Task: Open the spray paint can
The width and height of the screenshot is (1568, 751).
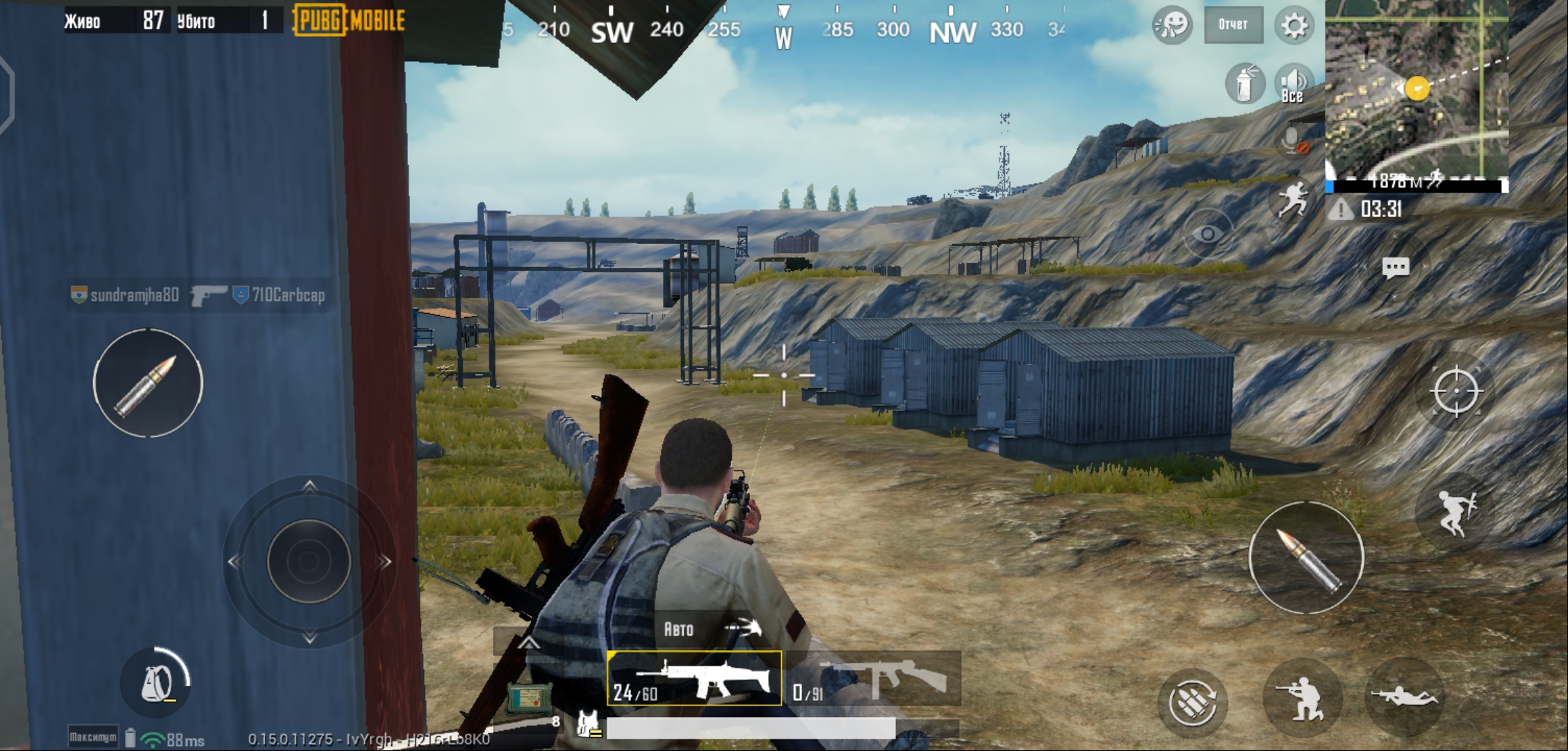Action: [1244, 85]
